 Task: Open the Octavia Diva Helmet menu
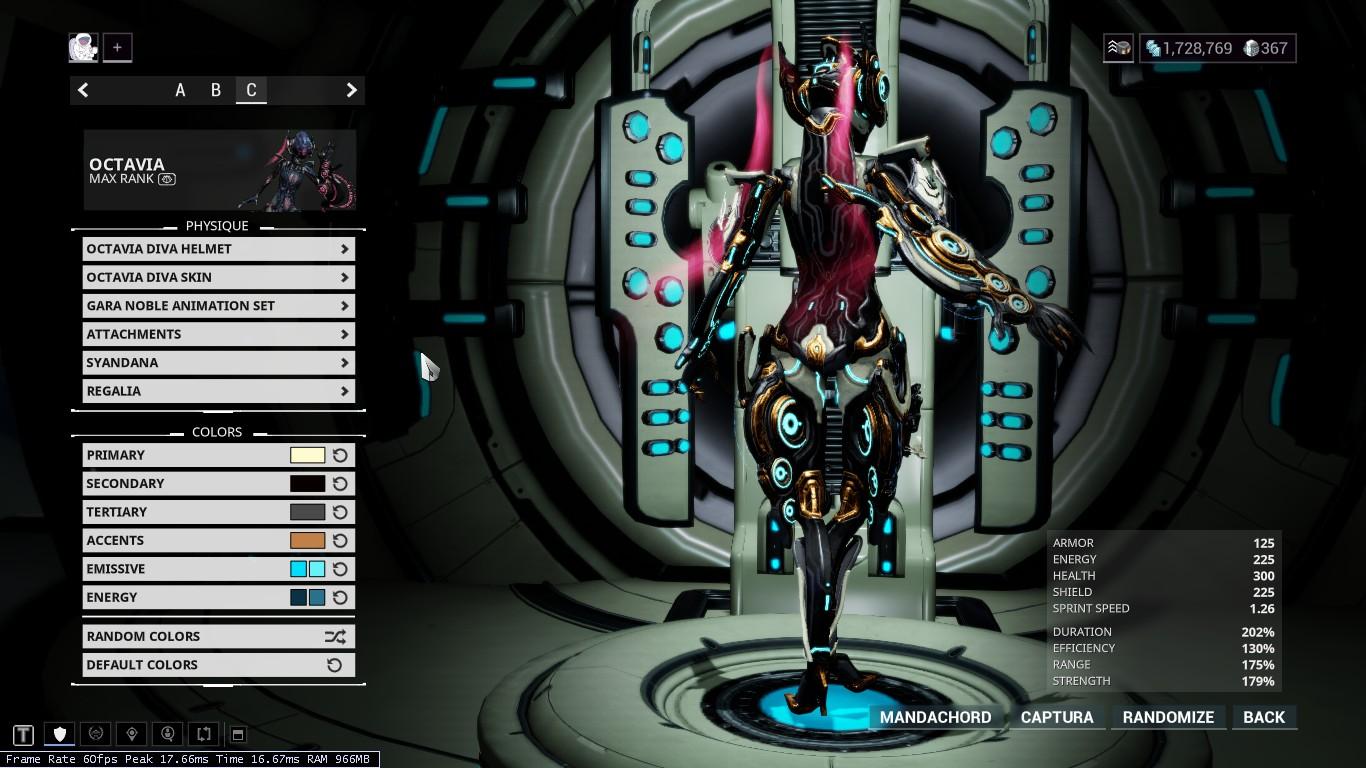[x=218, y=249]
